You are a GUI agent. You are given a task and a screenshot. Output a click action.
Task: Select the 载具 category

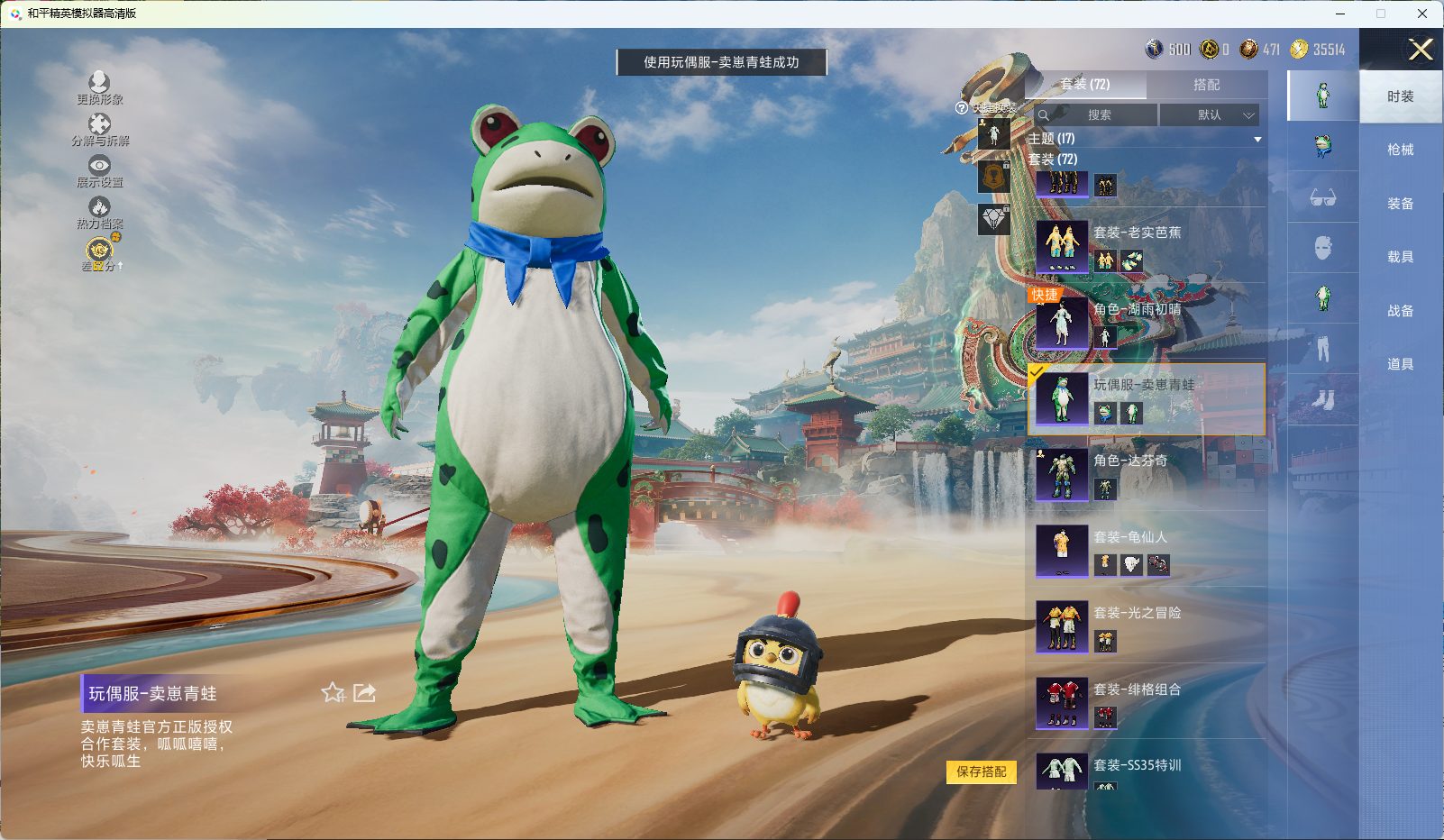click(x=1400, y=257)
